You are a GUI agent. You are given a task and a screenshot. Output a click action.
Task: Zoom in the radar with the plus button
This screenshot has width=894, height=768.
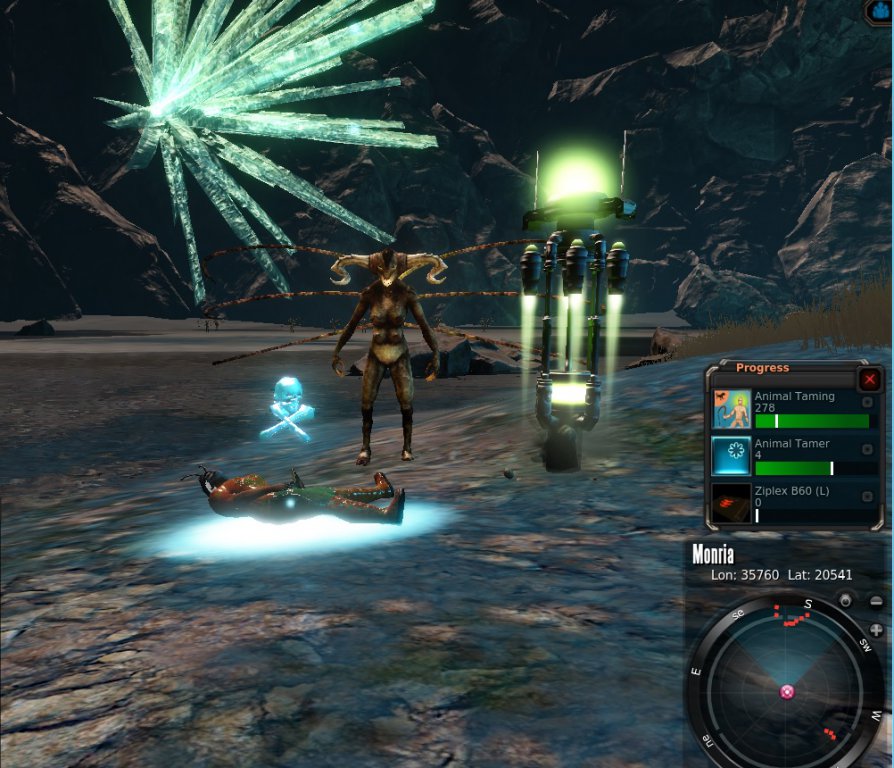tap(876, 630)
